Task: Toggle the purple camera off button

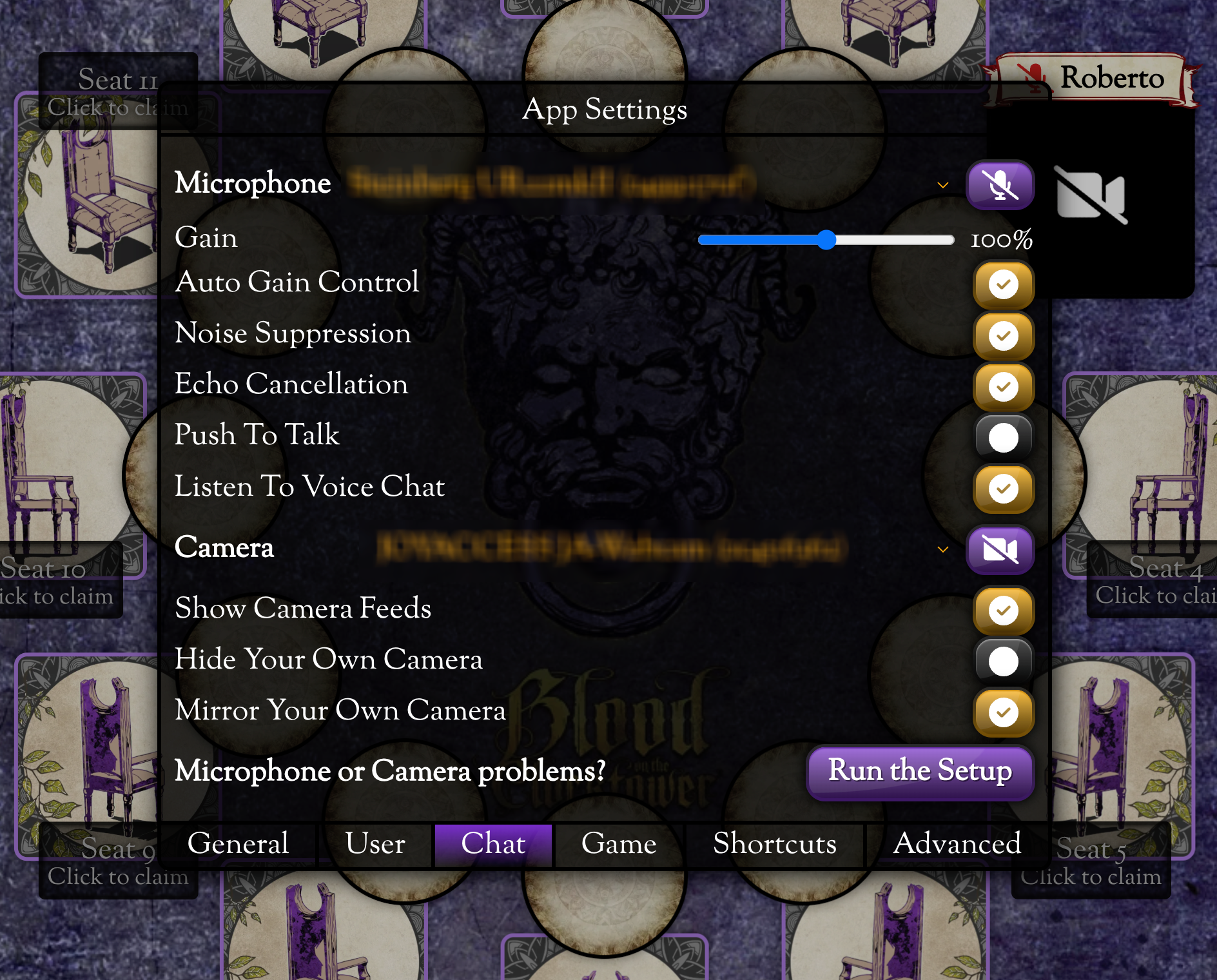Action: (1000, 549)
